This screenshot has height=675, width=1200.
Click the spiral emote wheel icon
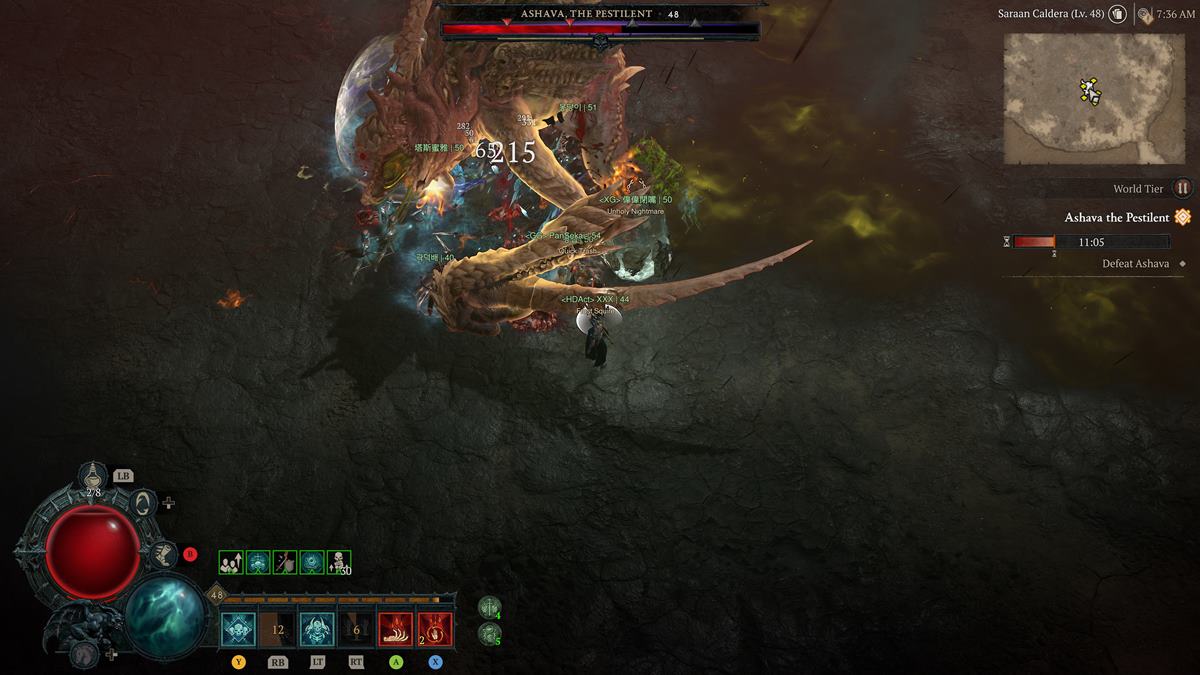click(143, 502)
